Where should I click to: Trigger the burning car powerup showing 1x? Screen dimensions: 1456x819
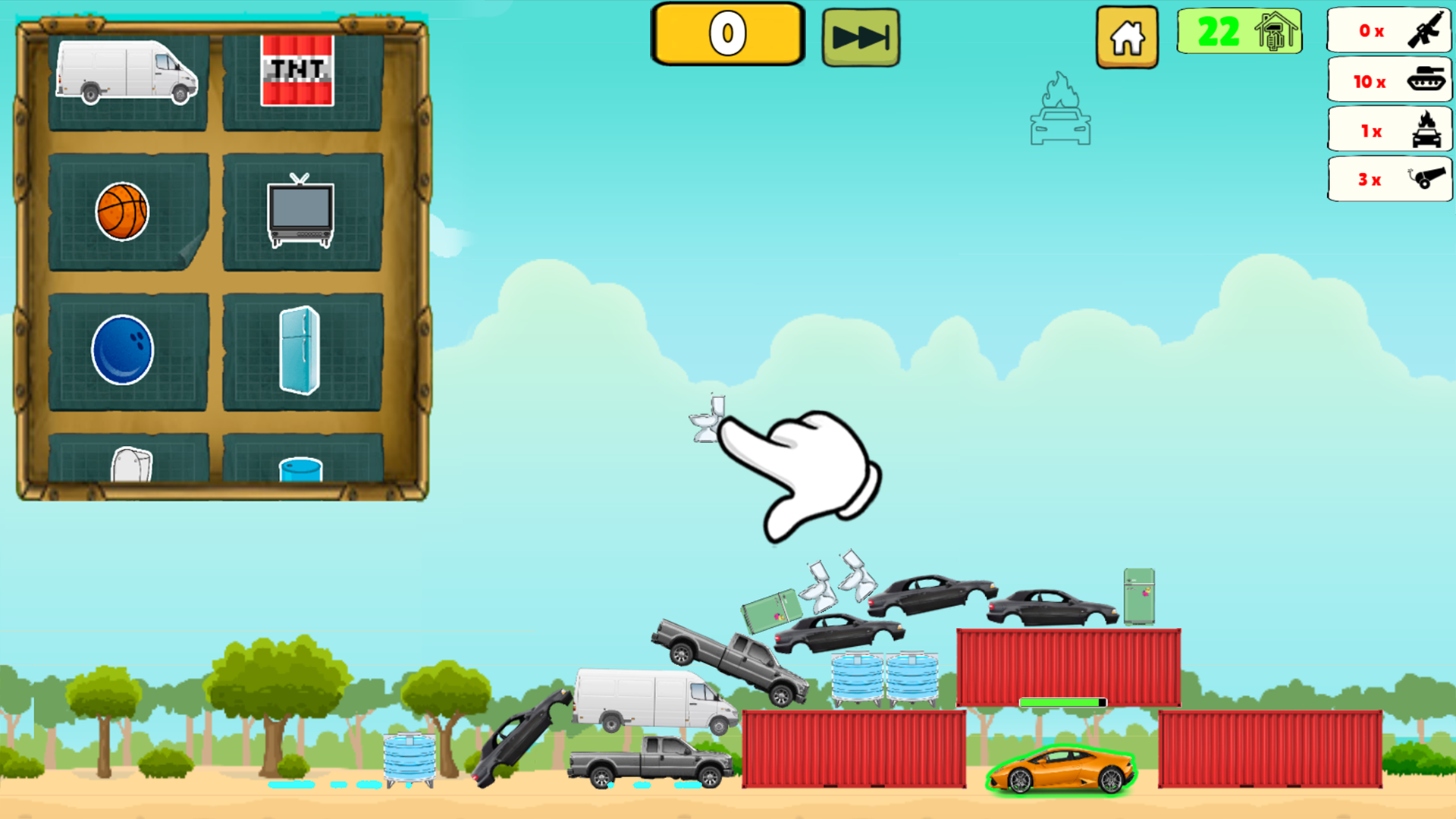(x=1389, y=130)
